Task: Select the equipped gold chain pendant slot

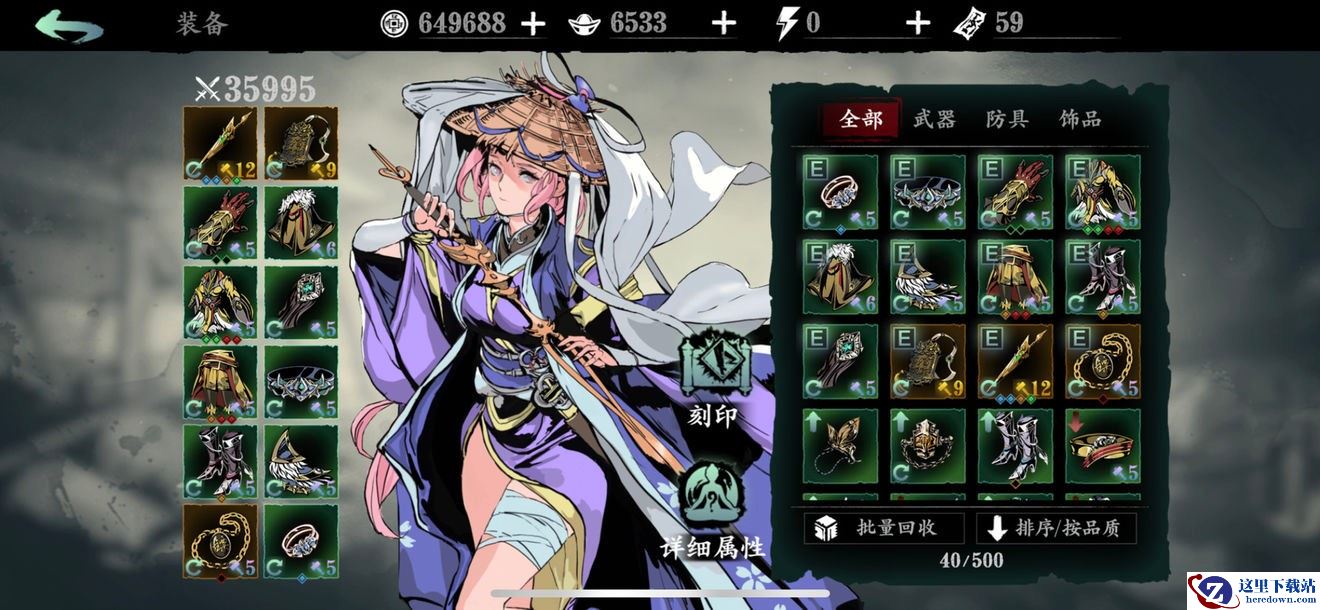Action: pos(221,541)
